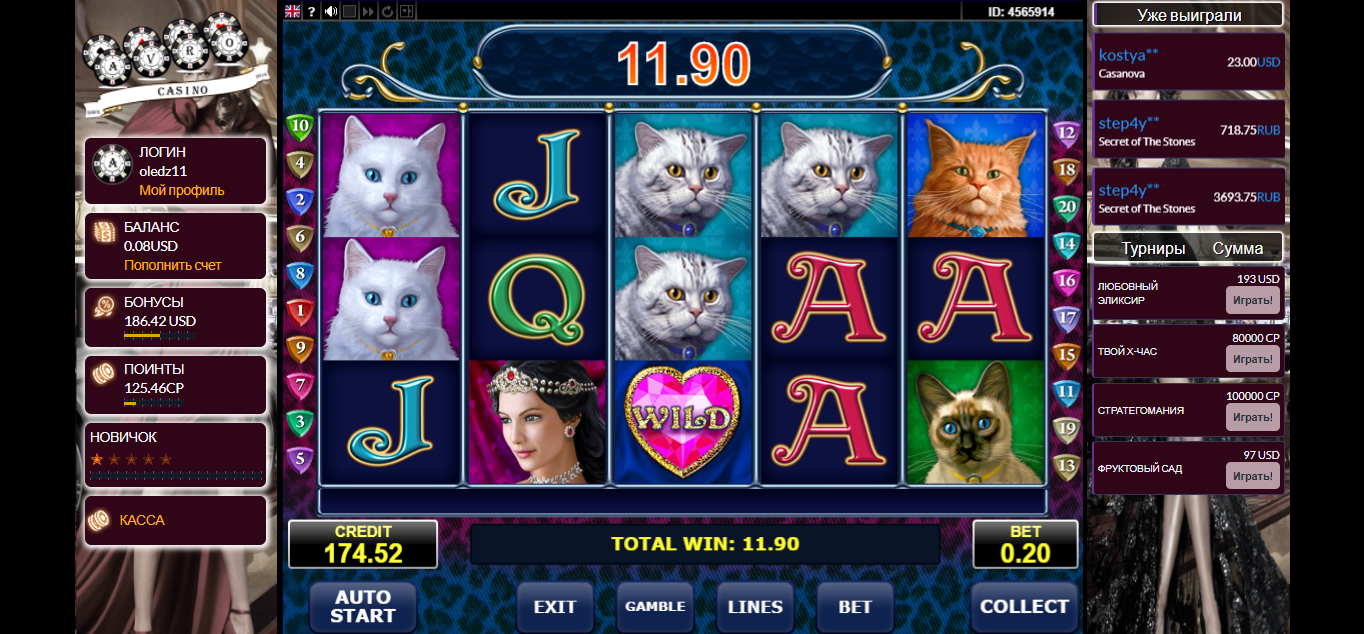Open Мой профиль link
The image size is (1364, 634).
181,190
